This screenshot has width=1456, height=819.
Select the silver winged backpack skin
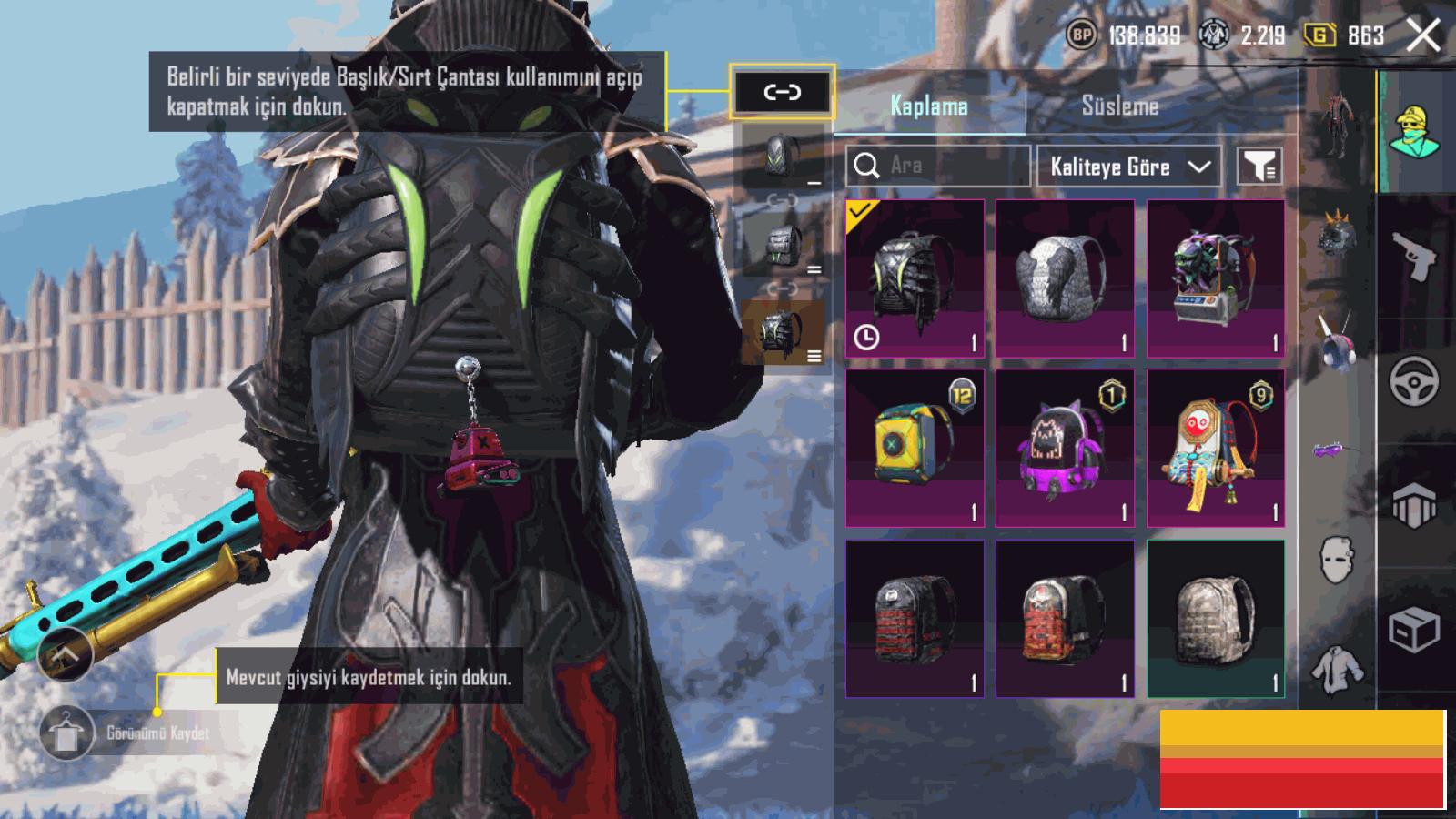1065,278
